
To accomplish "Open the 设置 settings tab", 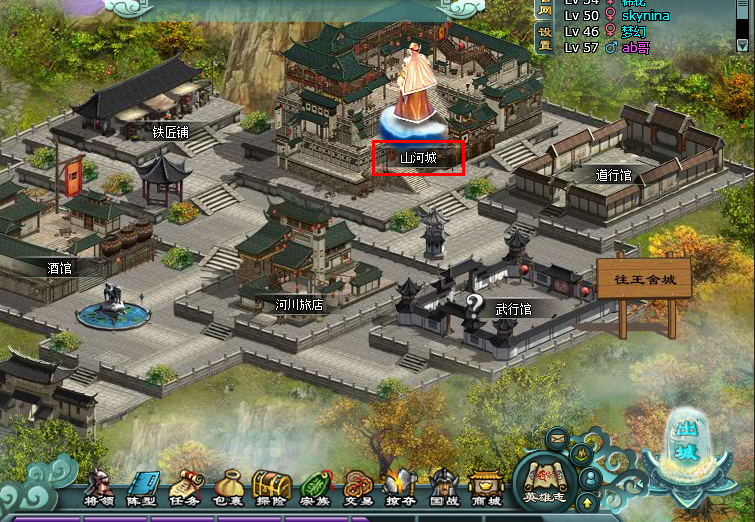I will pos(544,38).
